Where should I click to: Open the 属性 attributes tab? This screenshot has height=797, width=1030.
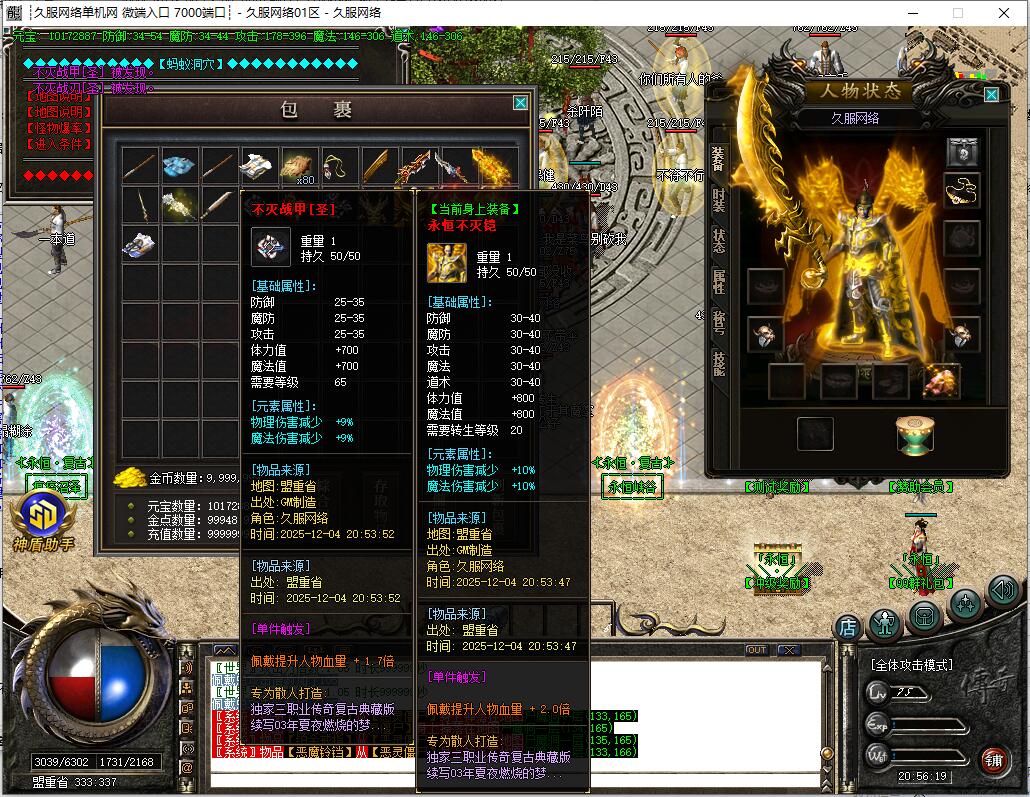[718, 281]
